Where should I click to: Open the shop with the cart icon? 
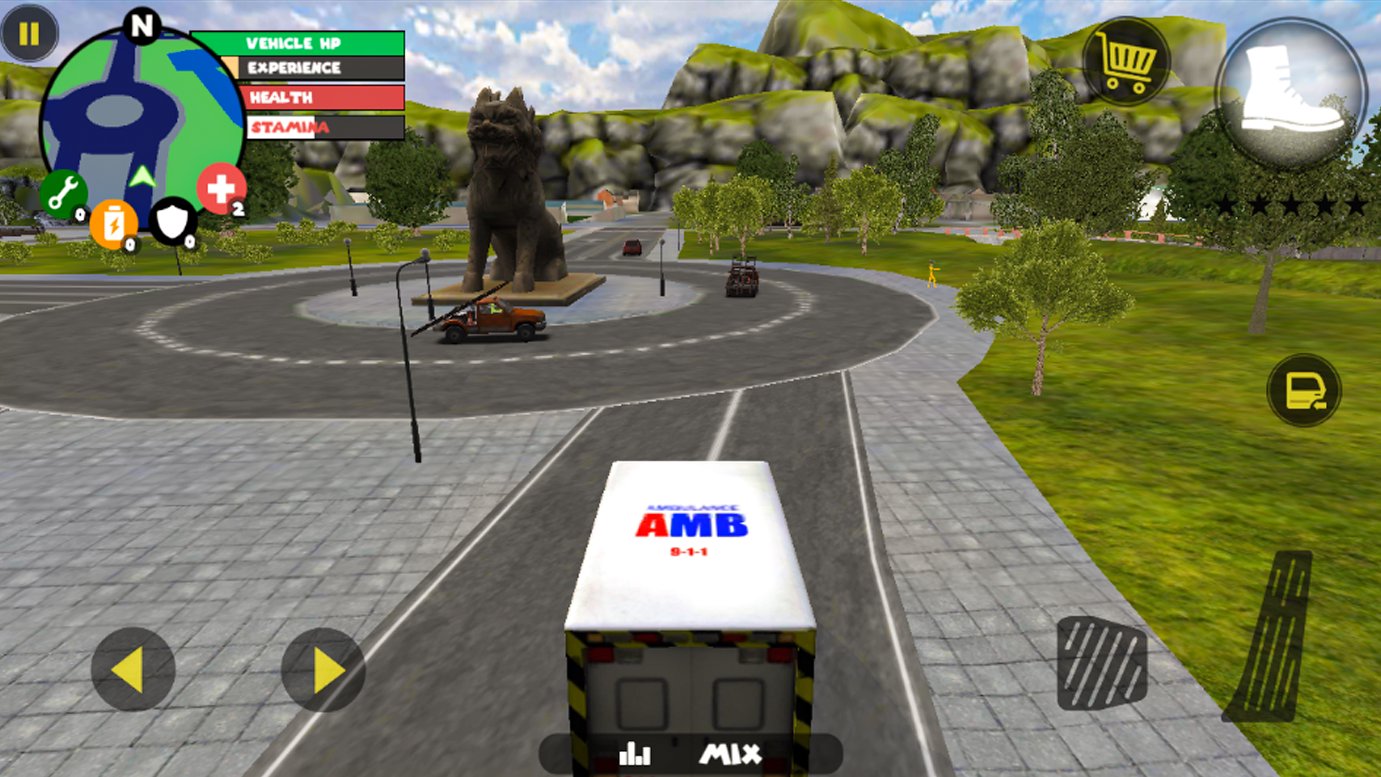1125,61
